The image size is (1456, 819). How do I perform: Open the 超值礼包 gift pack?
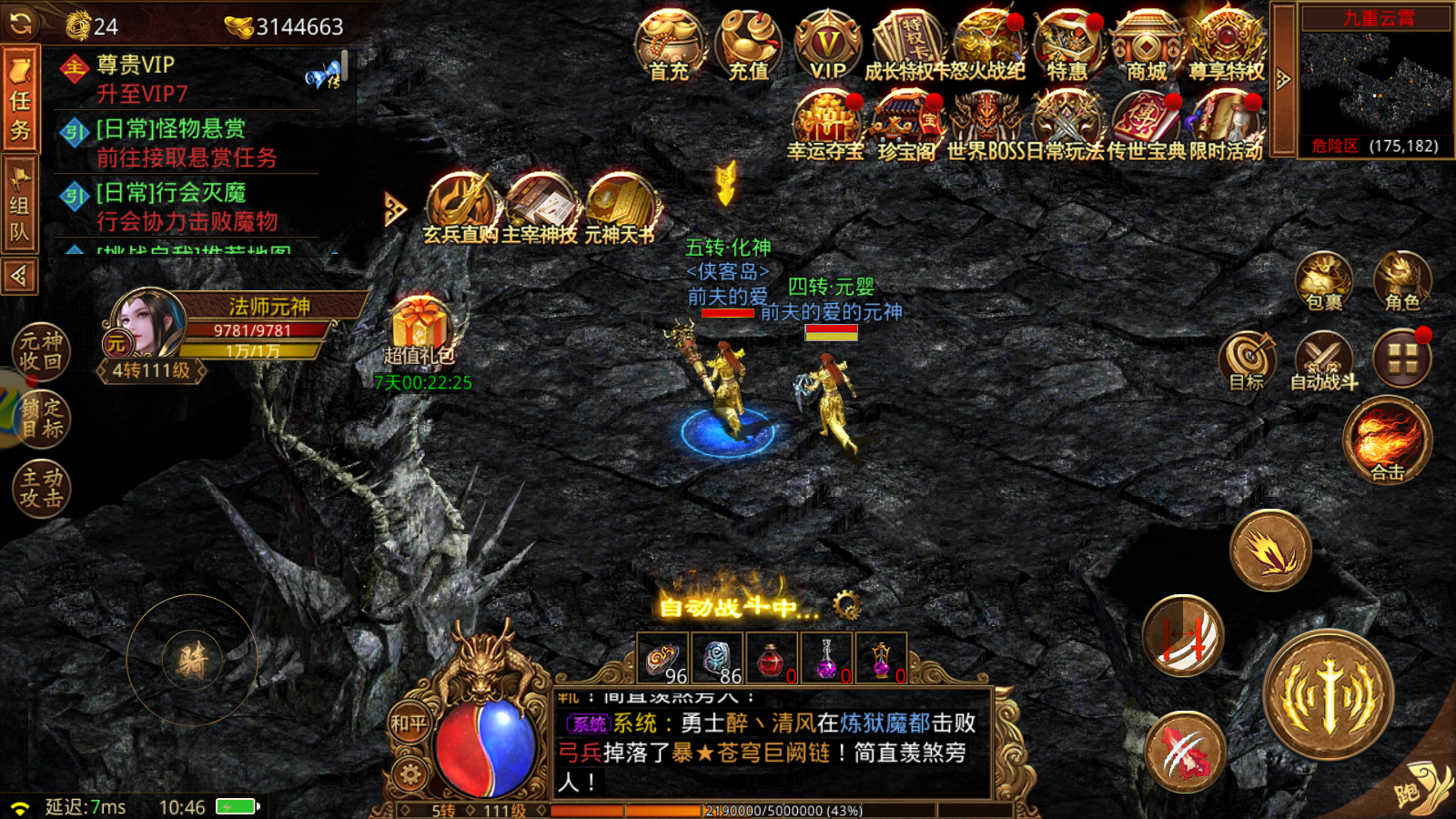click(420, 329)
